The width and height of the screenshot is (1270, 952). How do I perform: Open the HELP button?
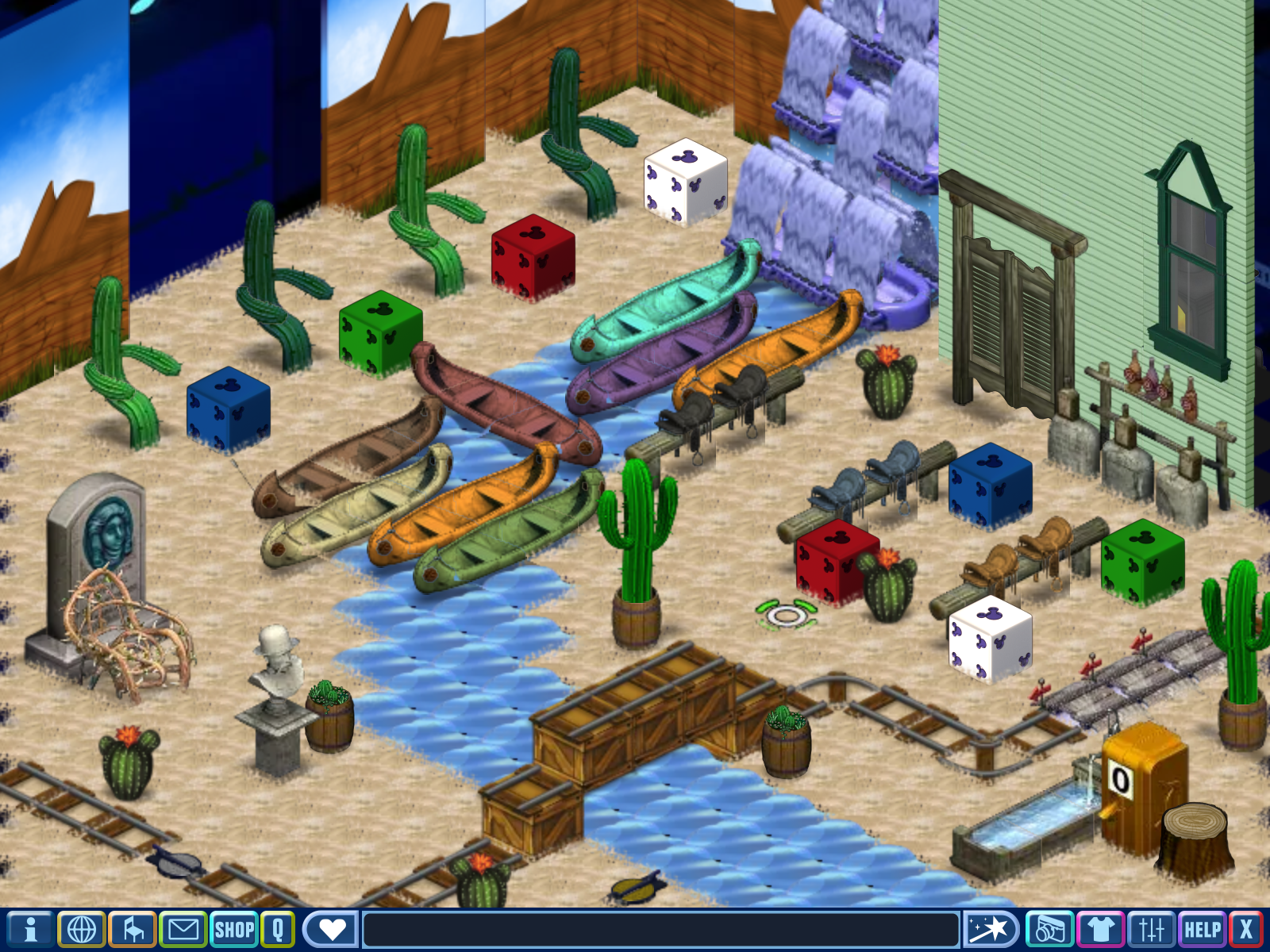click(1203, 929)
